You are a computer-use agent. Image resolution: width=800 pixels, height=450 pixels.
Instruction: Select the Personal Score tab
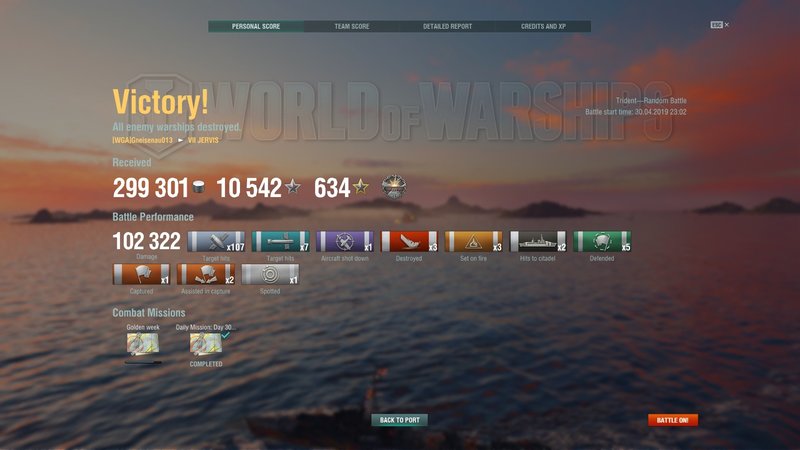pyautogui.click(x=255, y=27)
